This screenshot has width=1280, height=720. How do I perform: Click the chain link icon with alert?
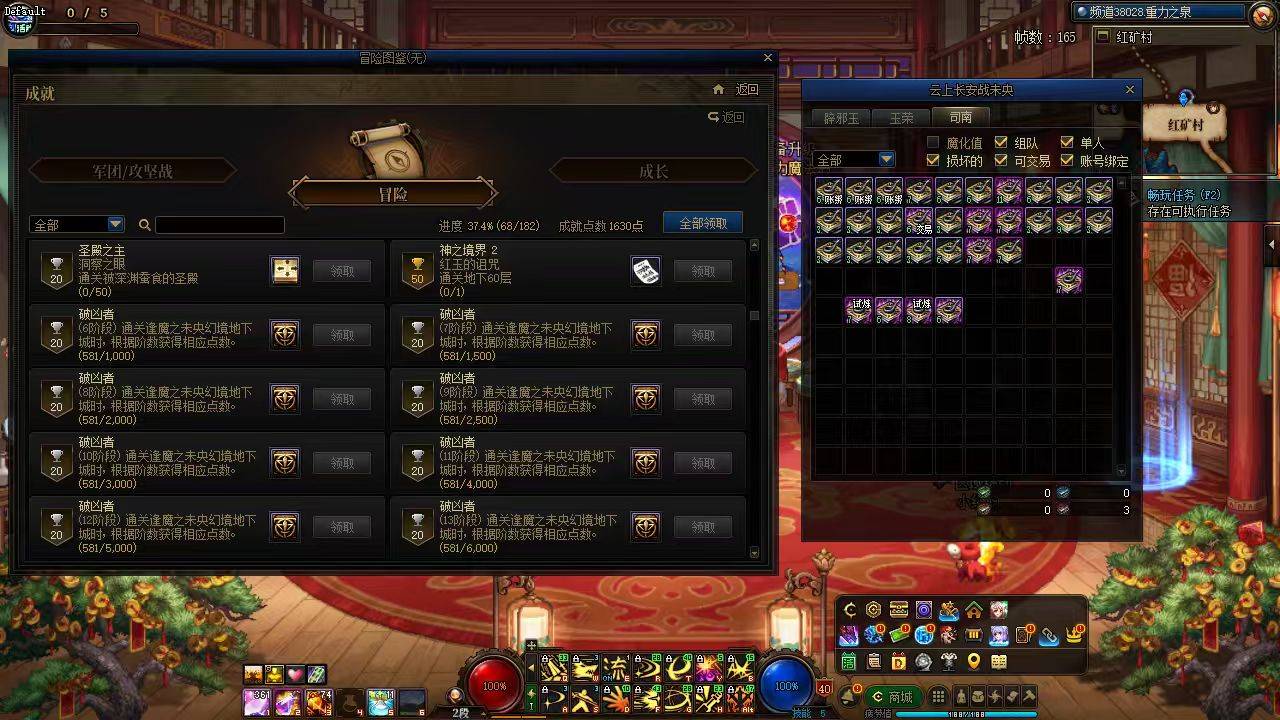pos(1048,635)
